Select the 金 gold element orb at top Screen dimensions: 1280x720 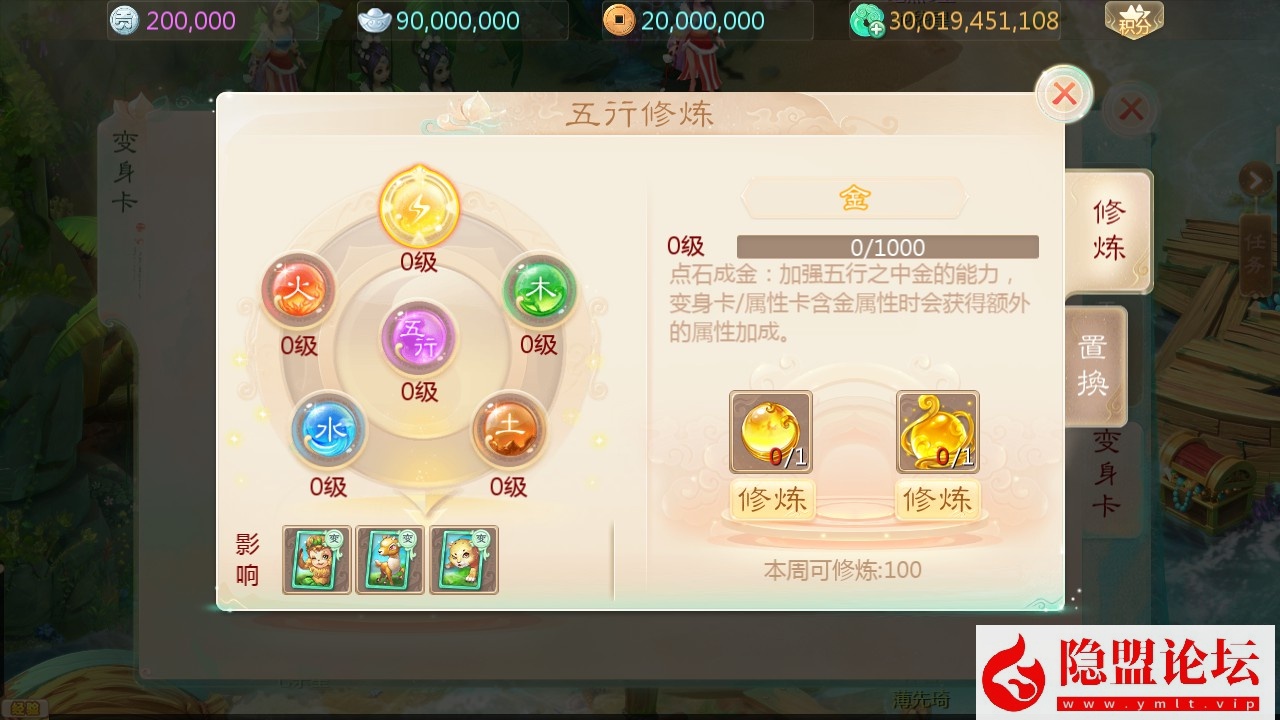(x=418, y=207)
